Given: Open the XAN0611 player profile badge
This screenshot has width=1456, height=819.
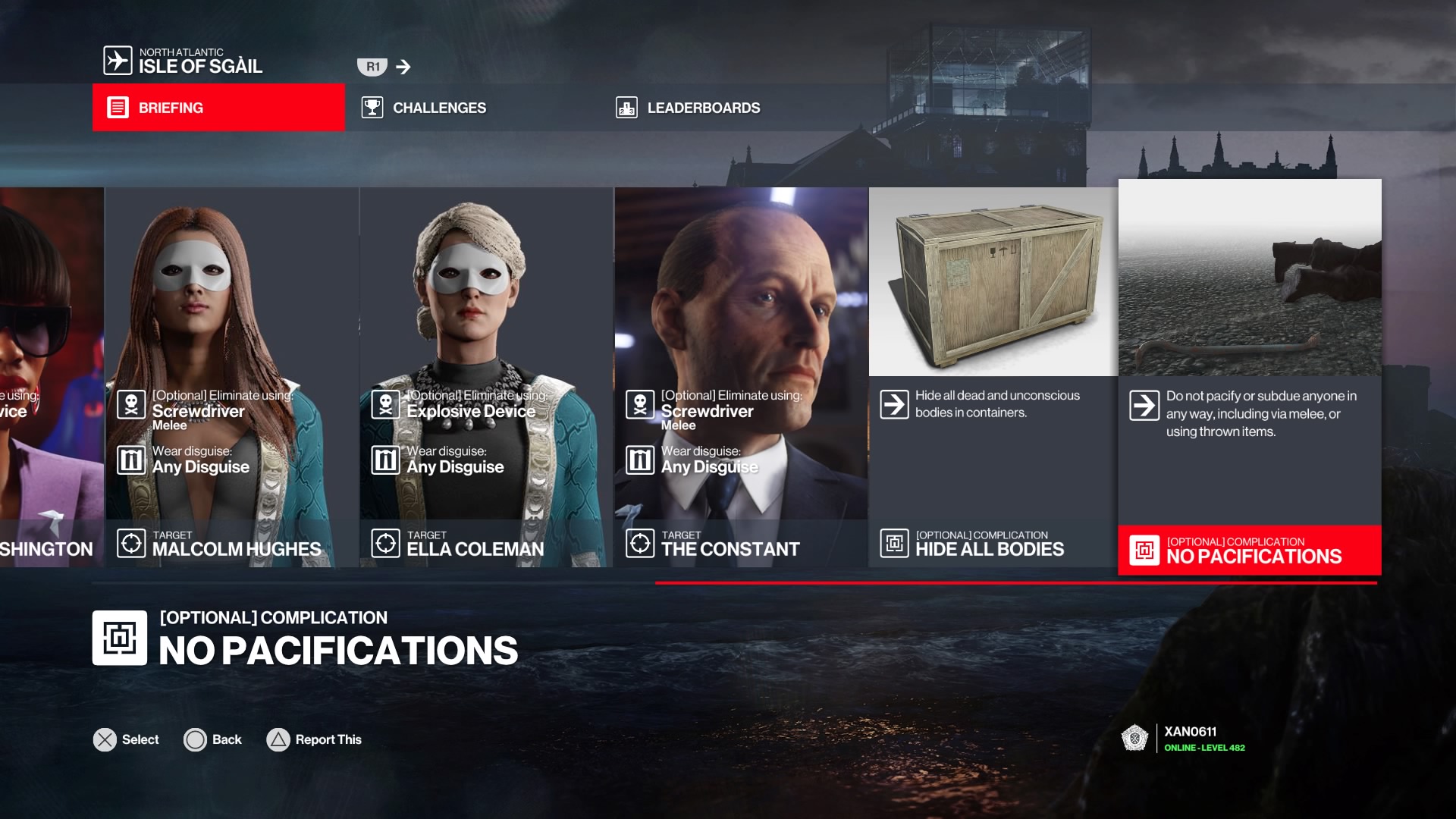Looking at the screenshot, I should (x=1183, y=738).
